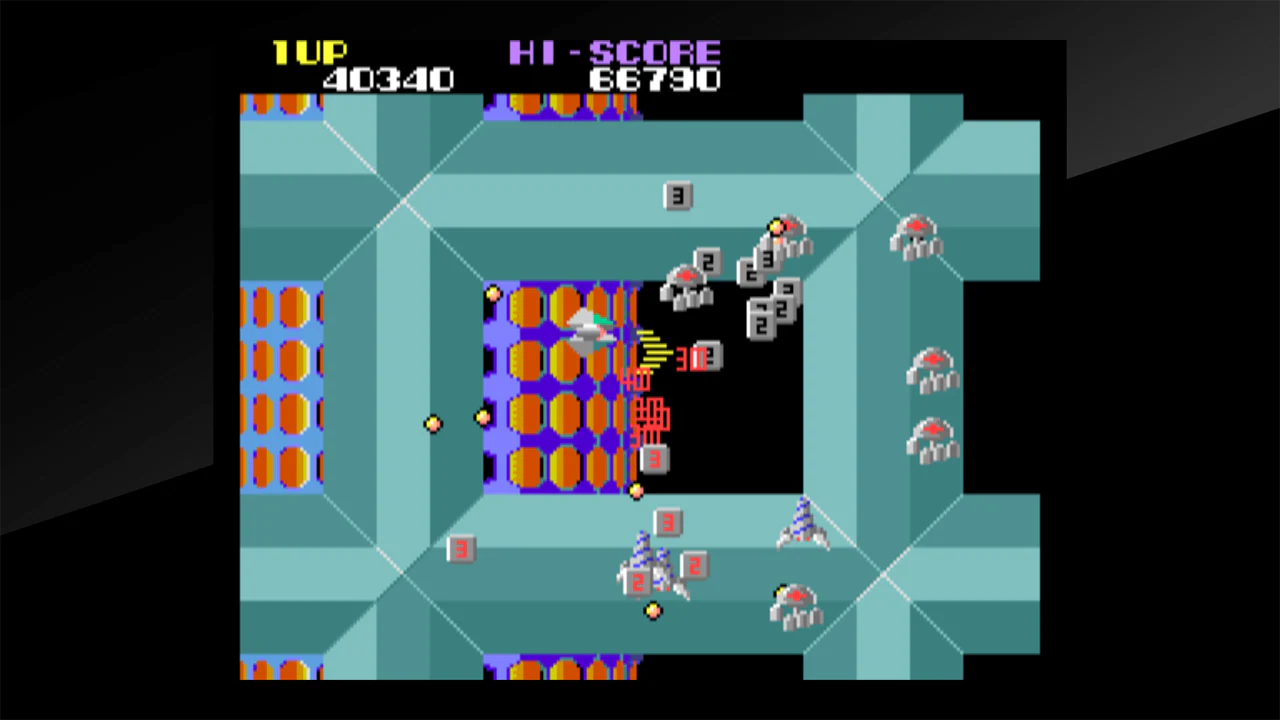Click the current score 40340
This screenshot has height=720, width=1280.
(x=388, y=80)
